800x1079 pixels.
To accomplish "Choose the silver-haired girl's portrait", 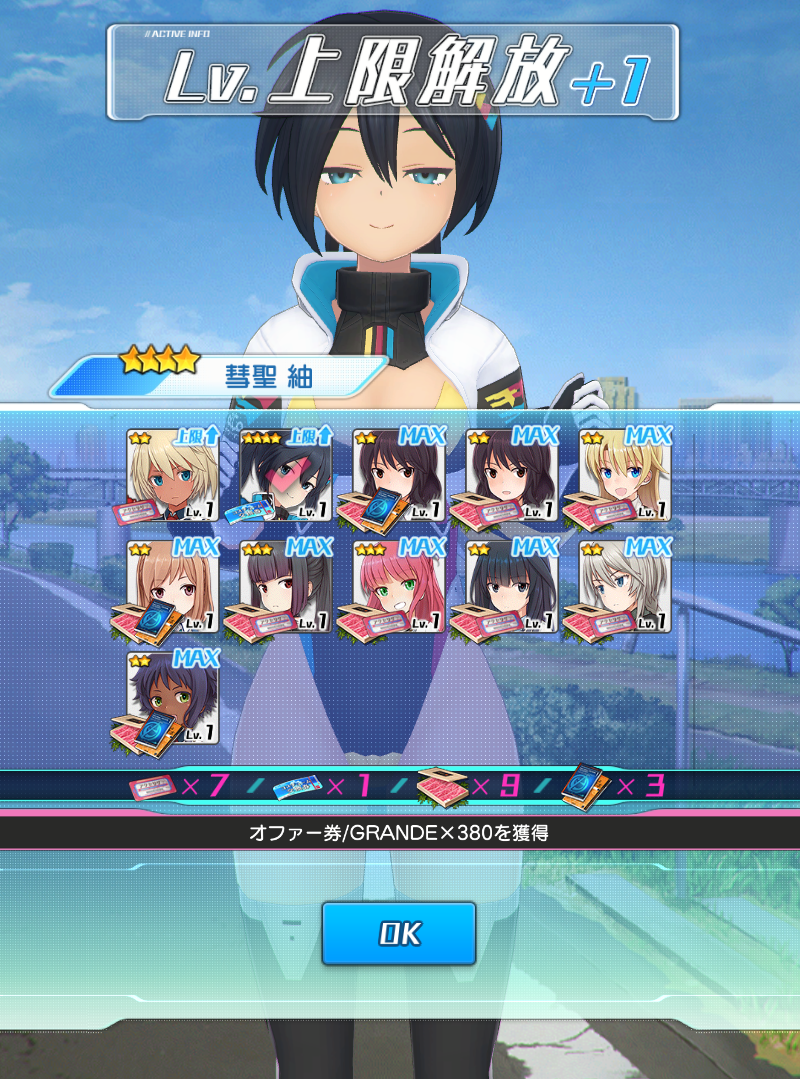I will pos(625,588).
